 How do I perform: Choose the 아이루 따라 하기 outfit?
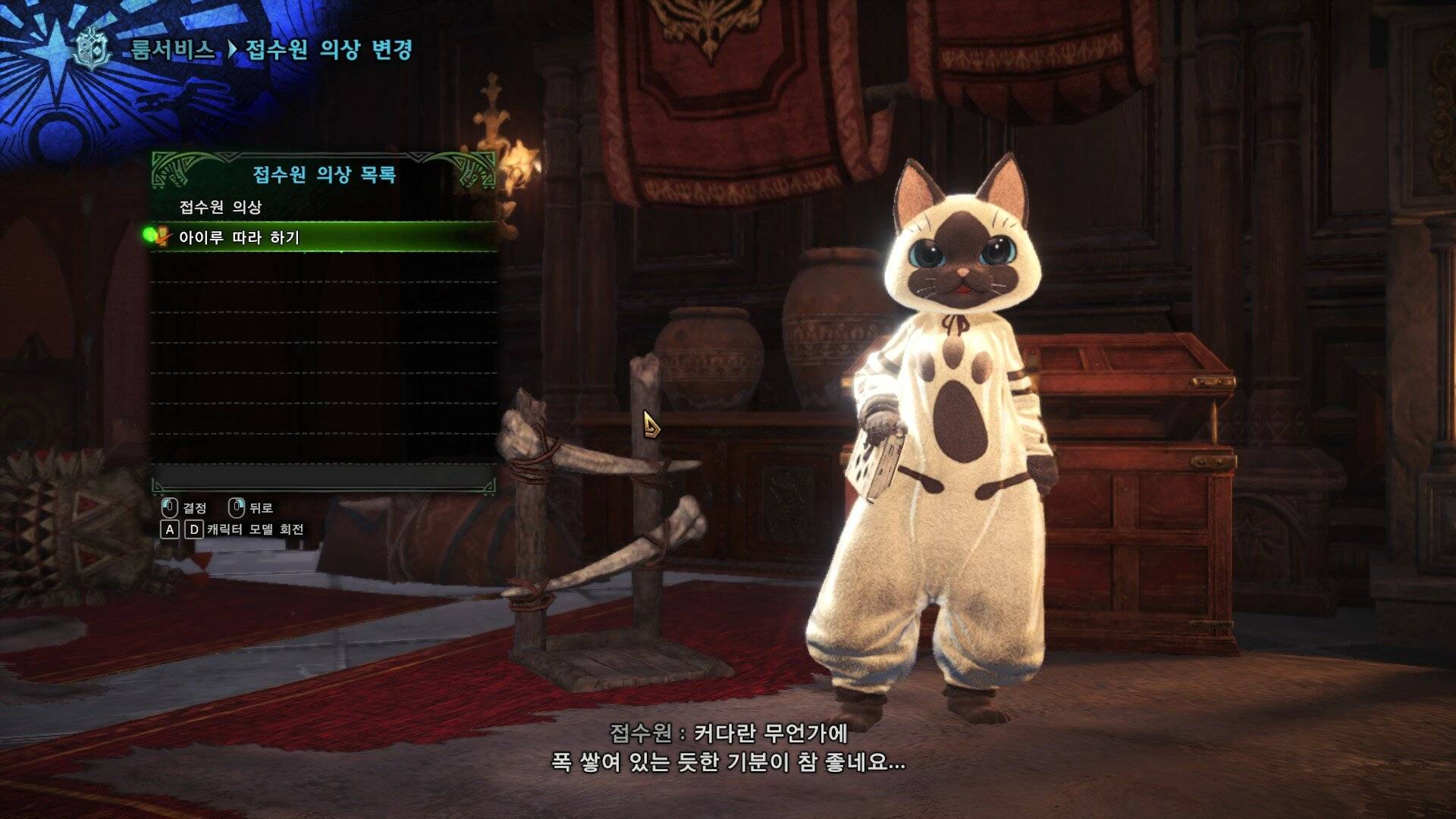pyautogui.click(x=240, y=237)
